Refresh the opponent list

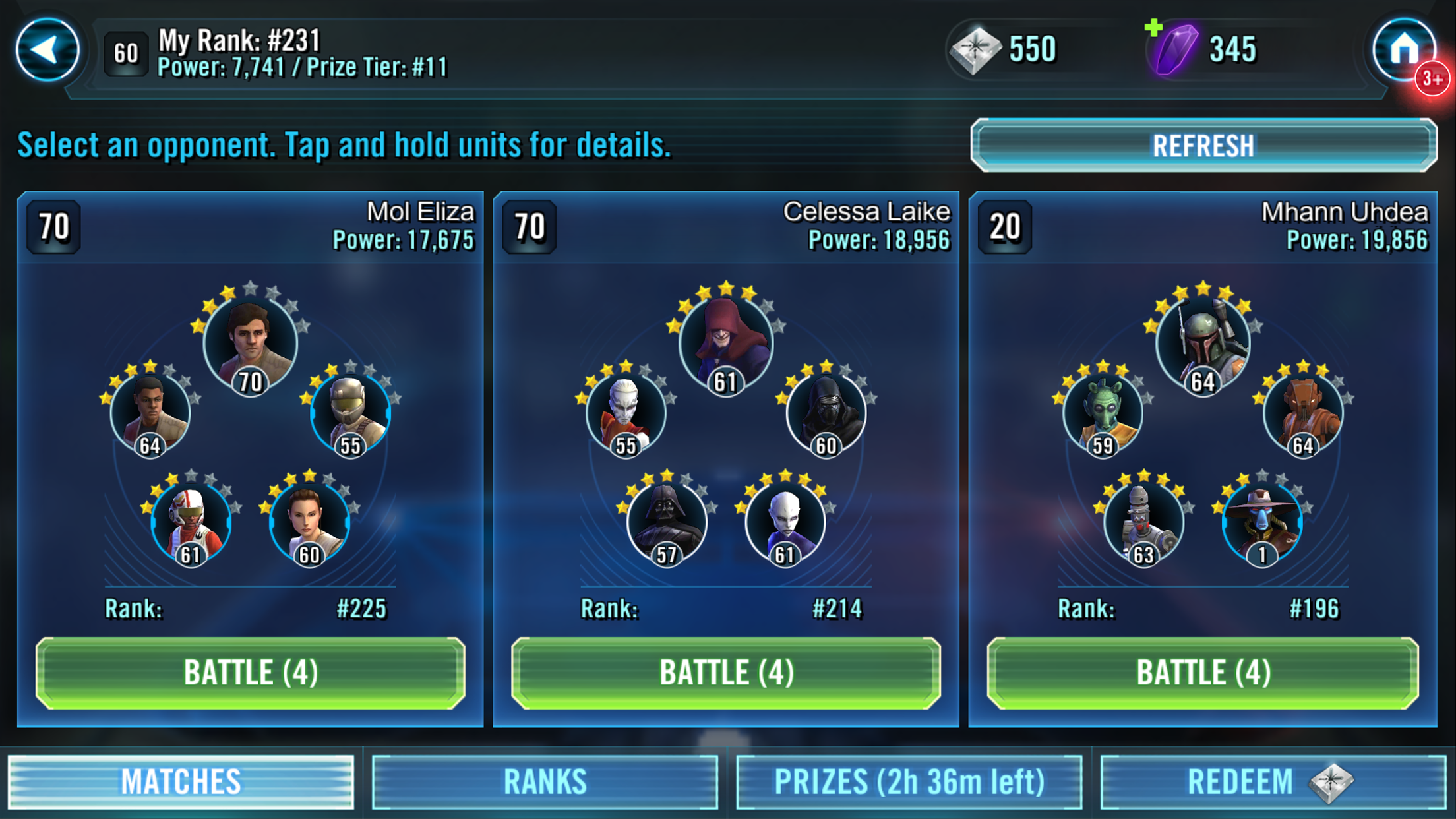point(1203,146)
